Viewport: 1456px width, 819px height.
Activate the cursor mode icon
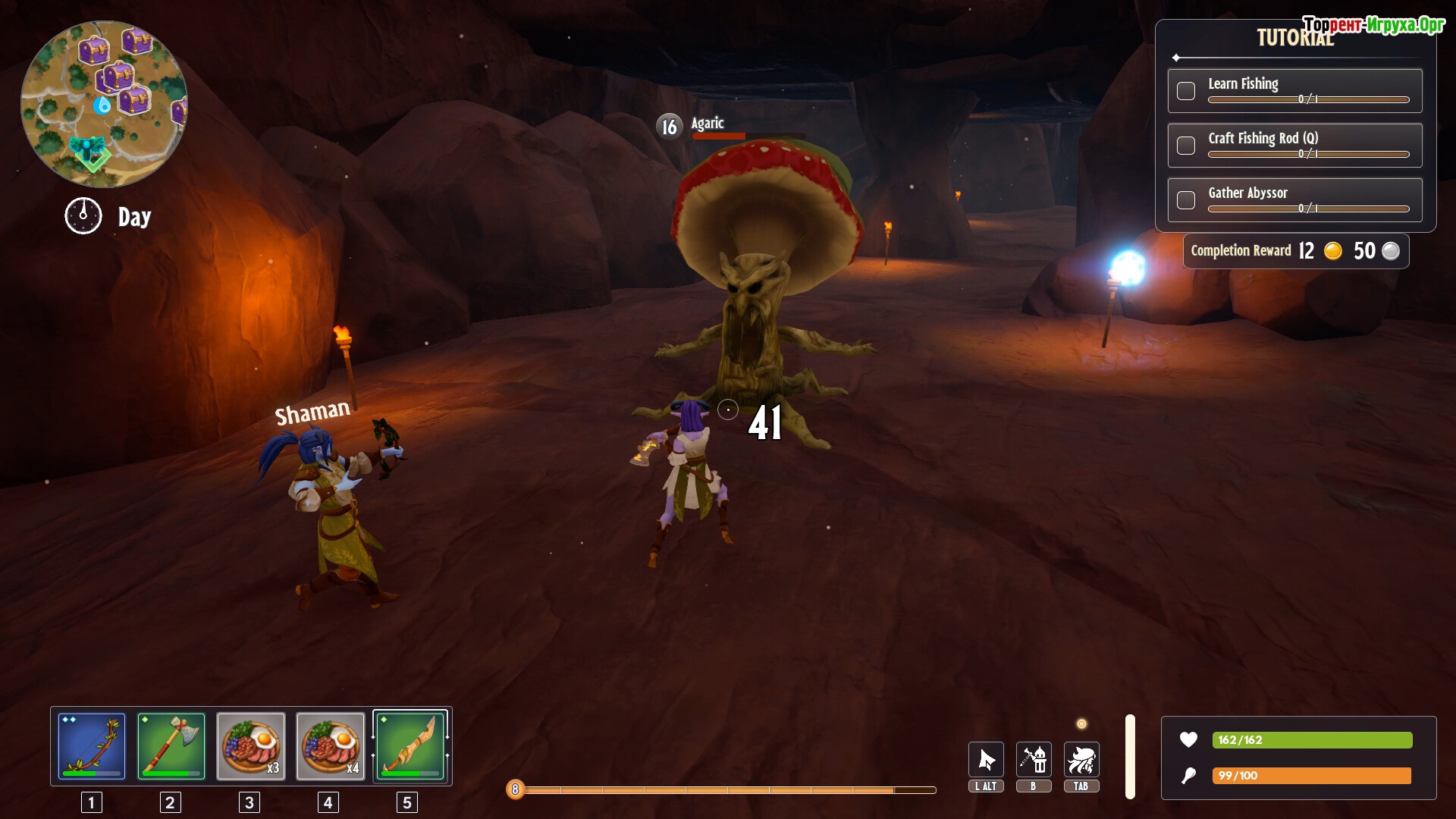(x=986, y=760)
